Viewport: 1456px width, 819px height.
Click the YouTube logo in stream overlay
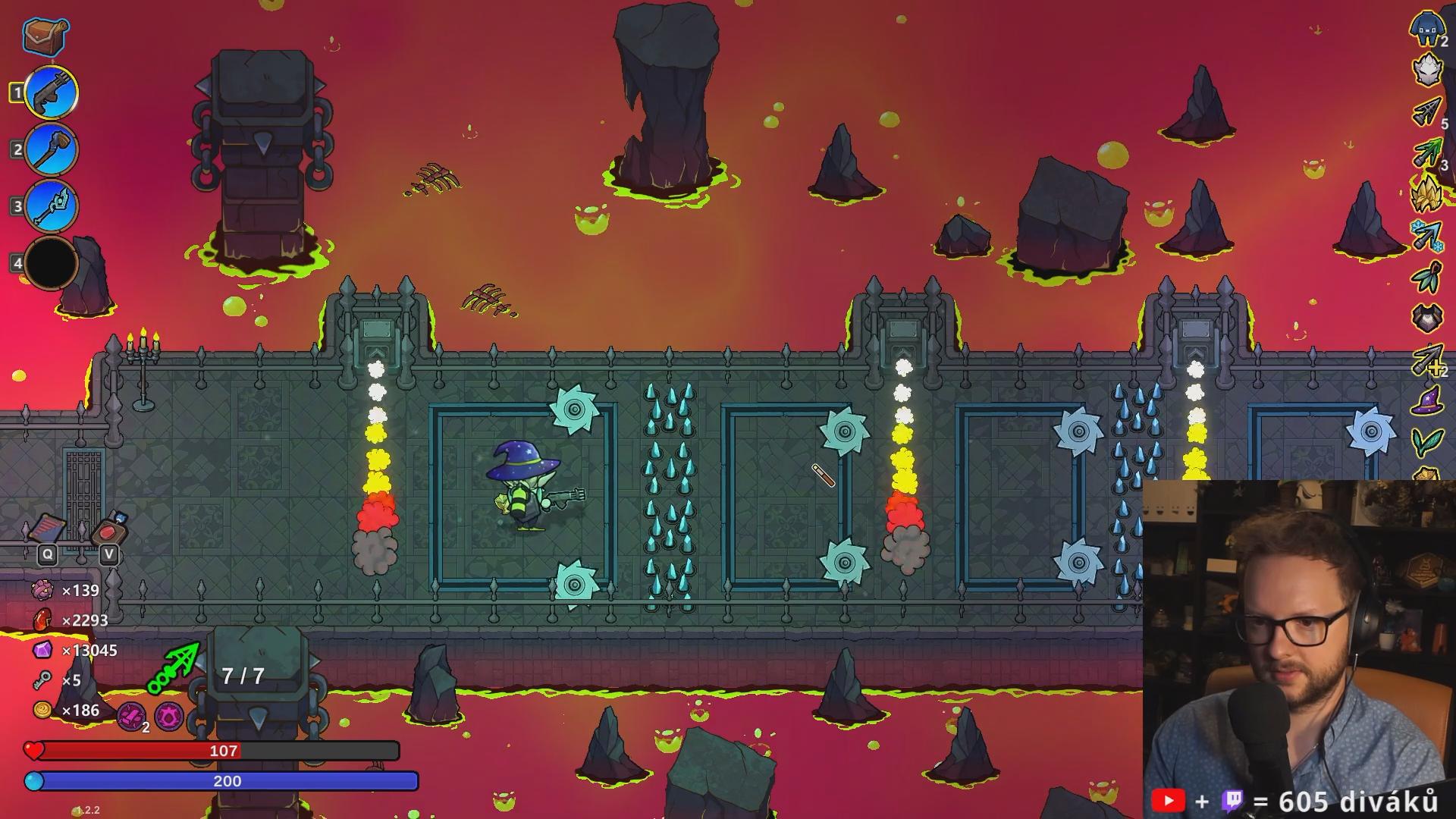pyautogui.click(x=1168, y=801)
